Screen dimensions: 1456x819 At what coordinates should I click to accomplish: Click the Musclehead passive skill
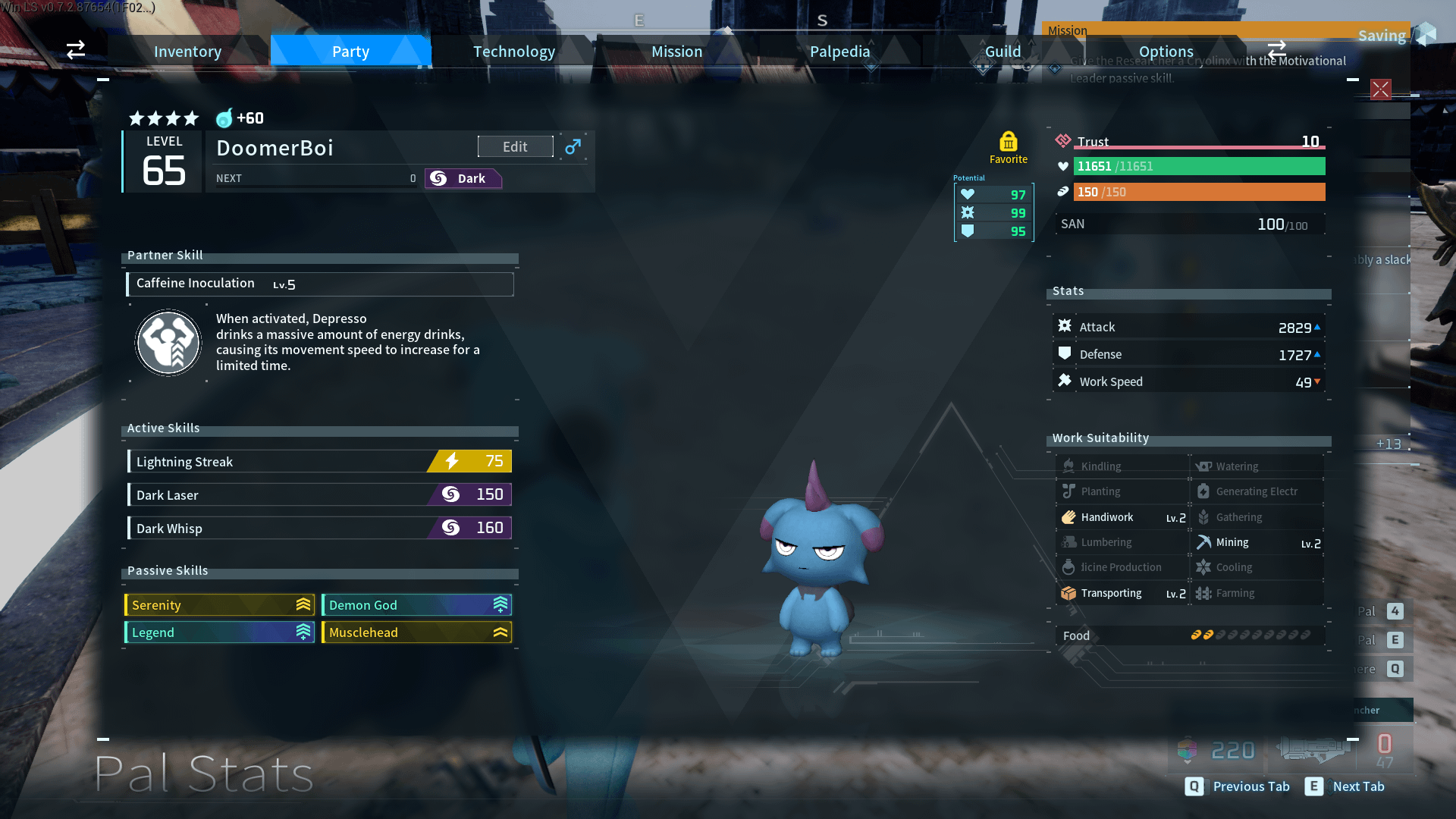(x=416, y=632)
